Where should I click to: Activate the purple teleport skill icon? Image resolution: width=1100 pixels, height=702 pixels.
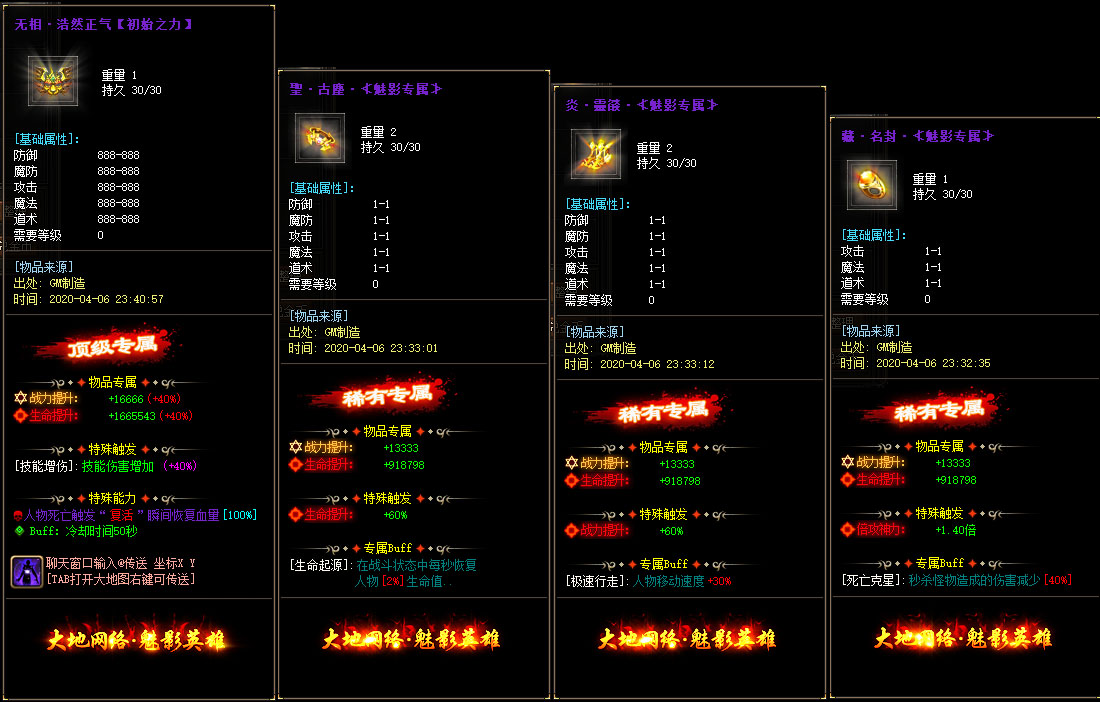(x=27, y=572)
